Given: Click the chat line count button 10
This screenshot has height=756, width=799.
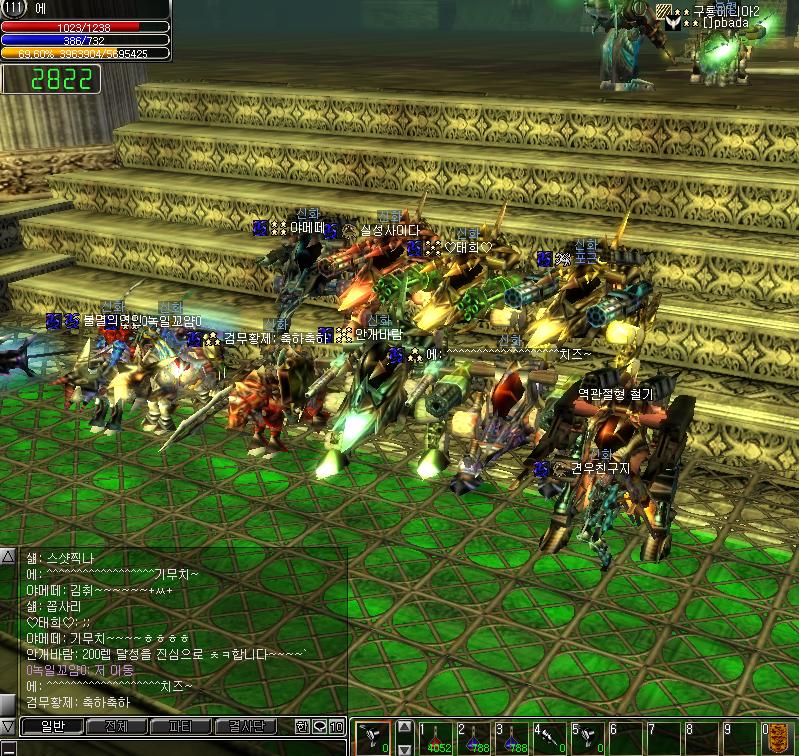Looking at the screenshot, I should click(x=337, y=727).
